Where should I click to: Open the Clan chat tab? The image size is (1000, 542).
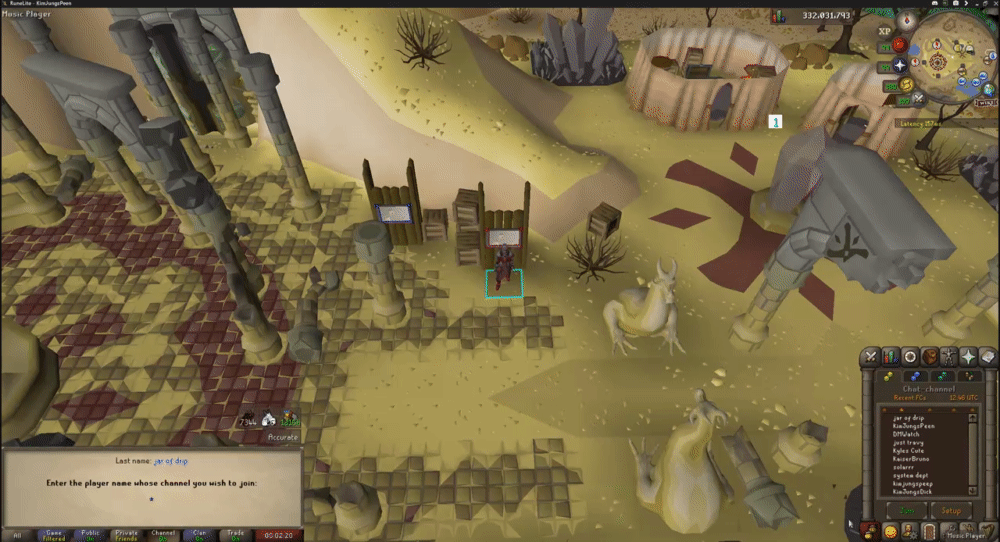click(199, 535)
